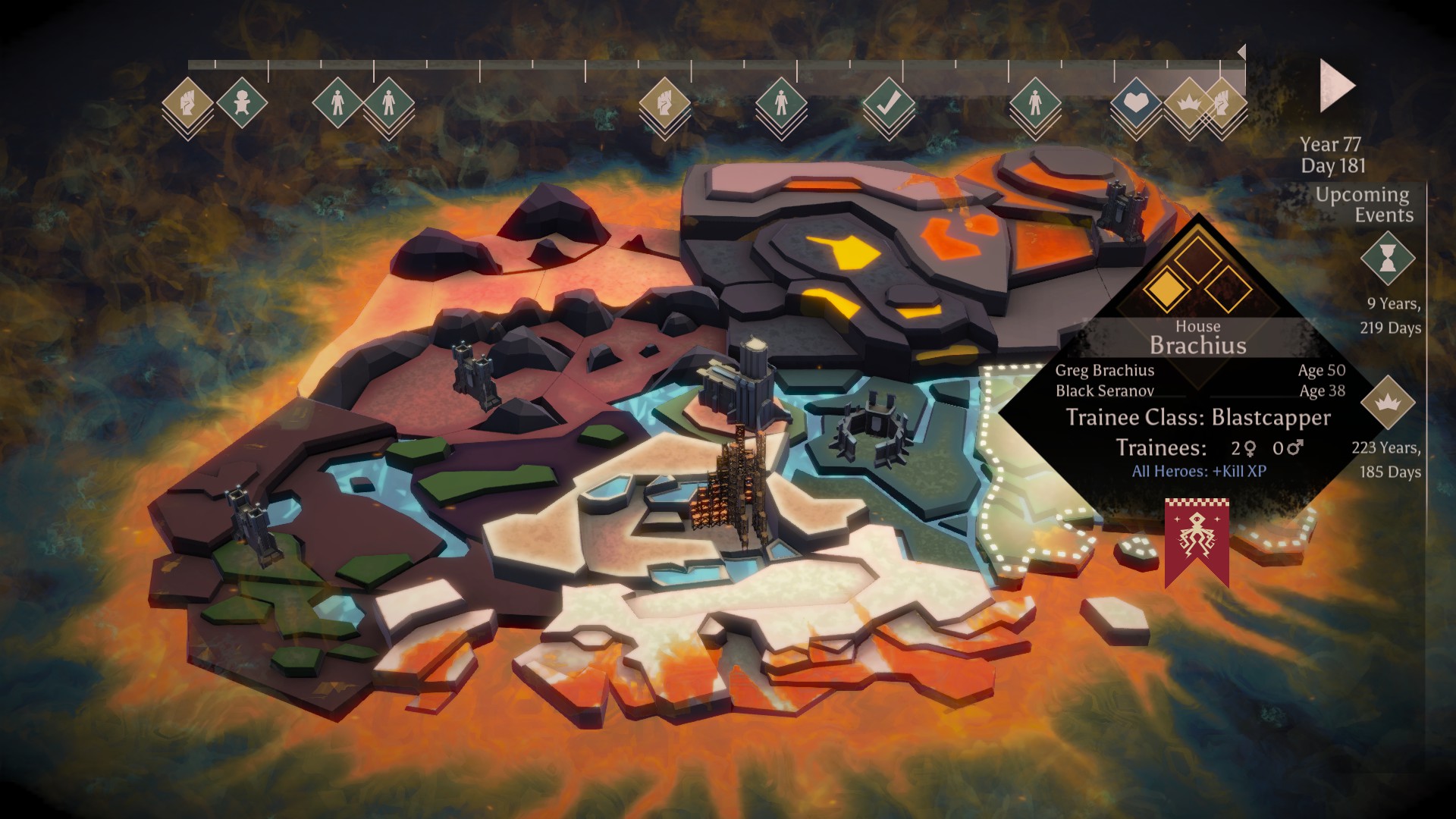1456x819 pixels.
Task: Inspect the hourglass upcoming event icon
Action: pyautogui.click(x=1388, y=259)
